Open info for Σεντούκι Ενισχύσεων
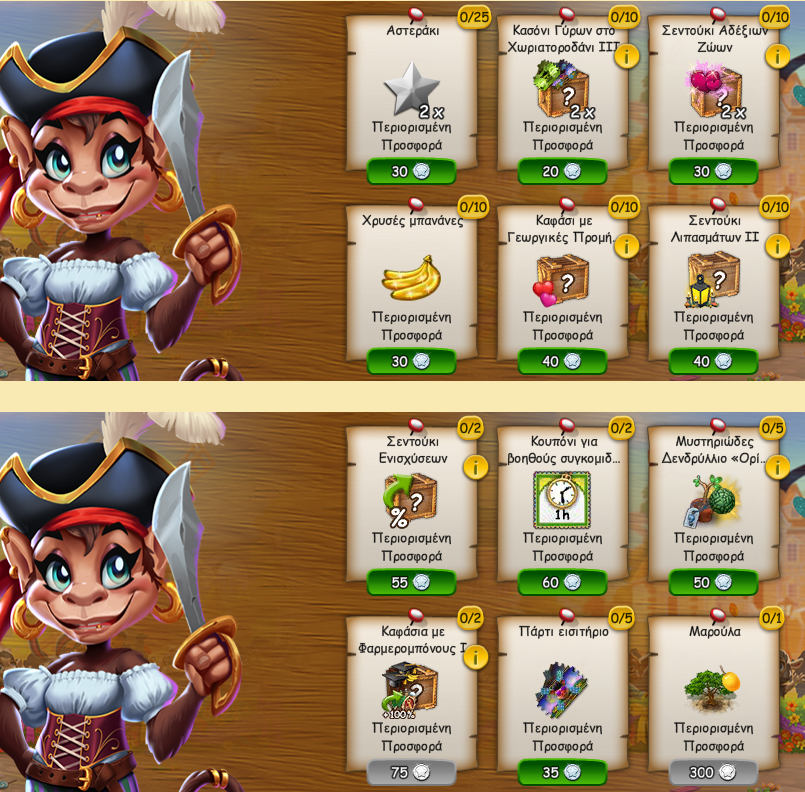The width and height of the screenshot is (805, 792). 476,467
